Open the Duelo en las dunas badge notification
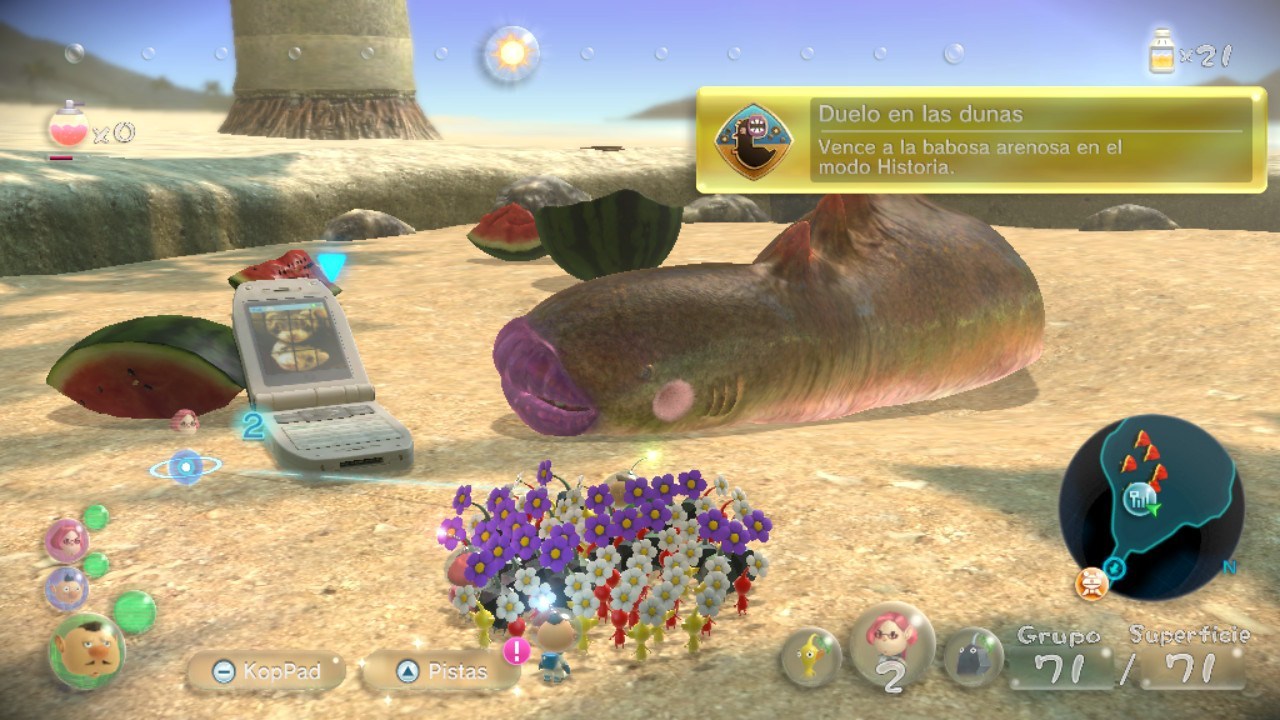The width and height of the screenshot is (1280, 720). click(982, 141)
